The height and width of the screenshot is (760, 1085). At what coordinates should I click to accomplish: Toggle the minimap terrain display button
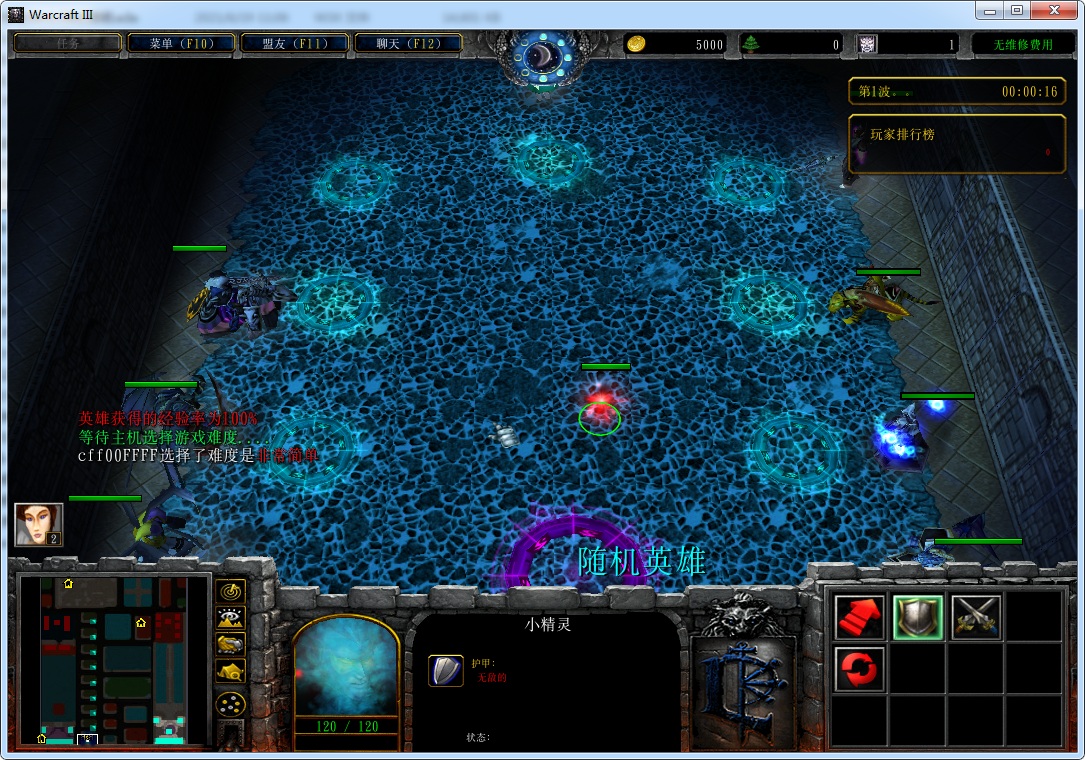[x=230, y=618]
